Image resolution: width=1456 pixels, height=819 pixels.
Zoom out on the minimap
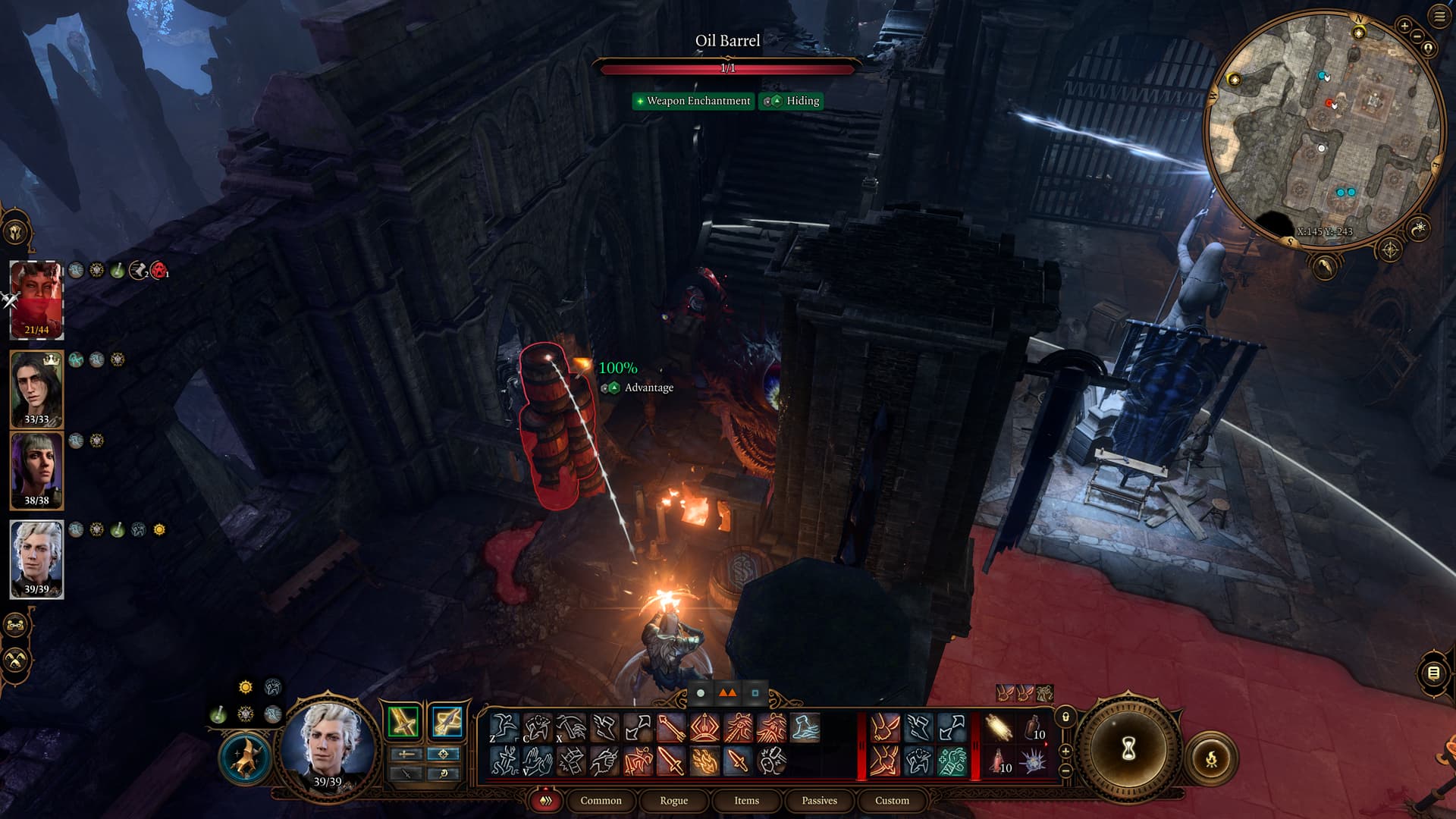[1417, 36]
